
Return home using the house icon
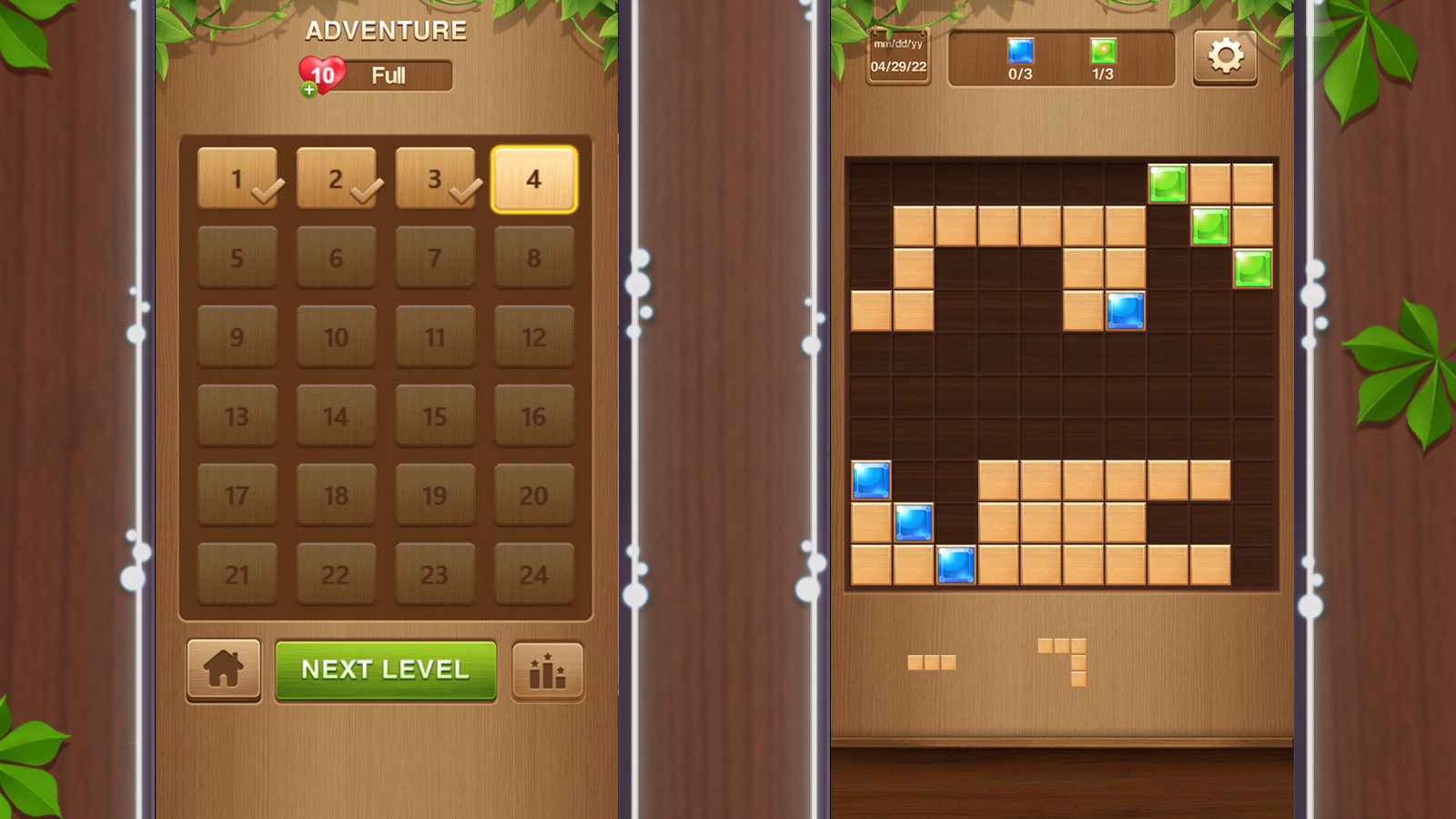(x=224, y=670)
